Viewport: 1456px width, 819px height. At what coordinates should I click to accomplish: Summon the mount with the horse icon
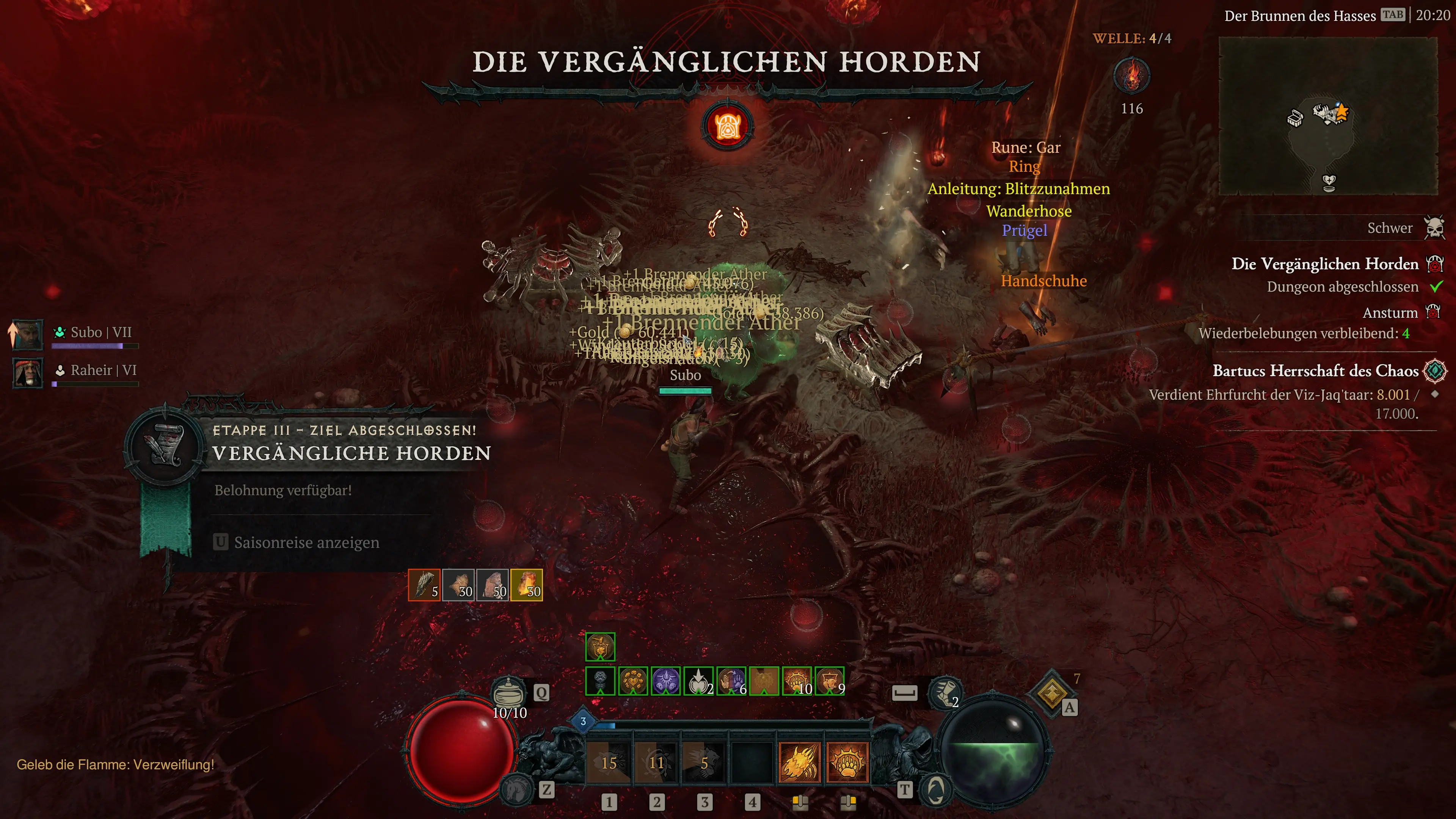pos(516,789)
